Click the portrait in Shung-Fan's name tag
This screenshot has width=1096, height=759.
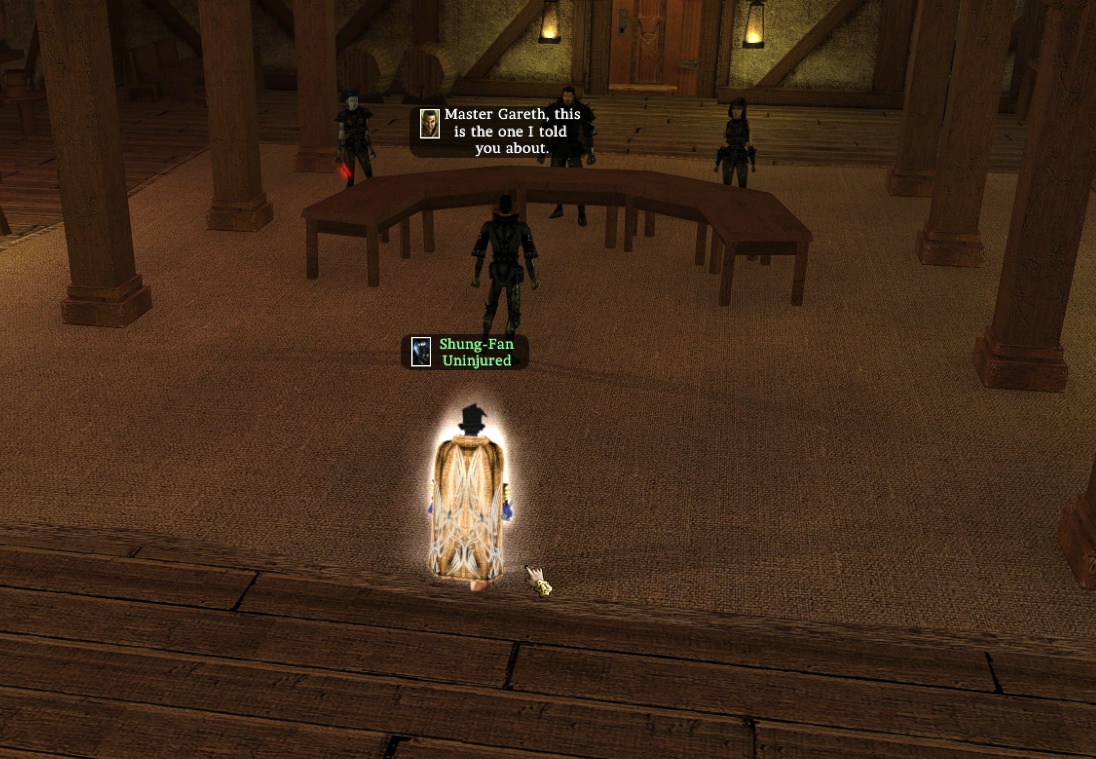[x=421, y=352]
